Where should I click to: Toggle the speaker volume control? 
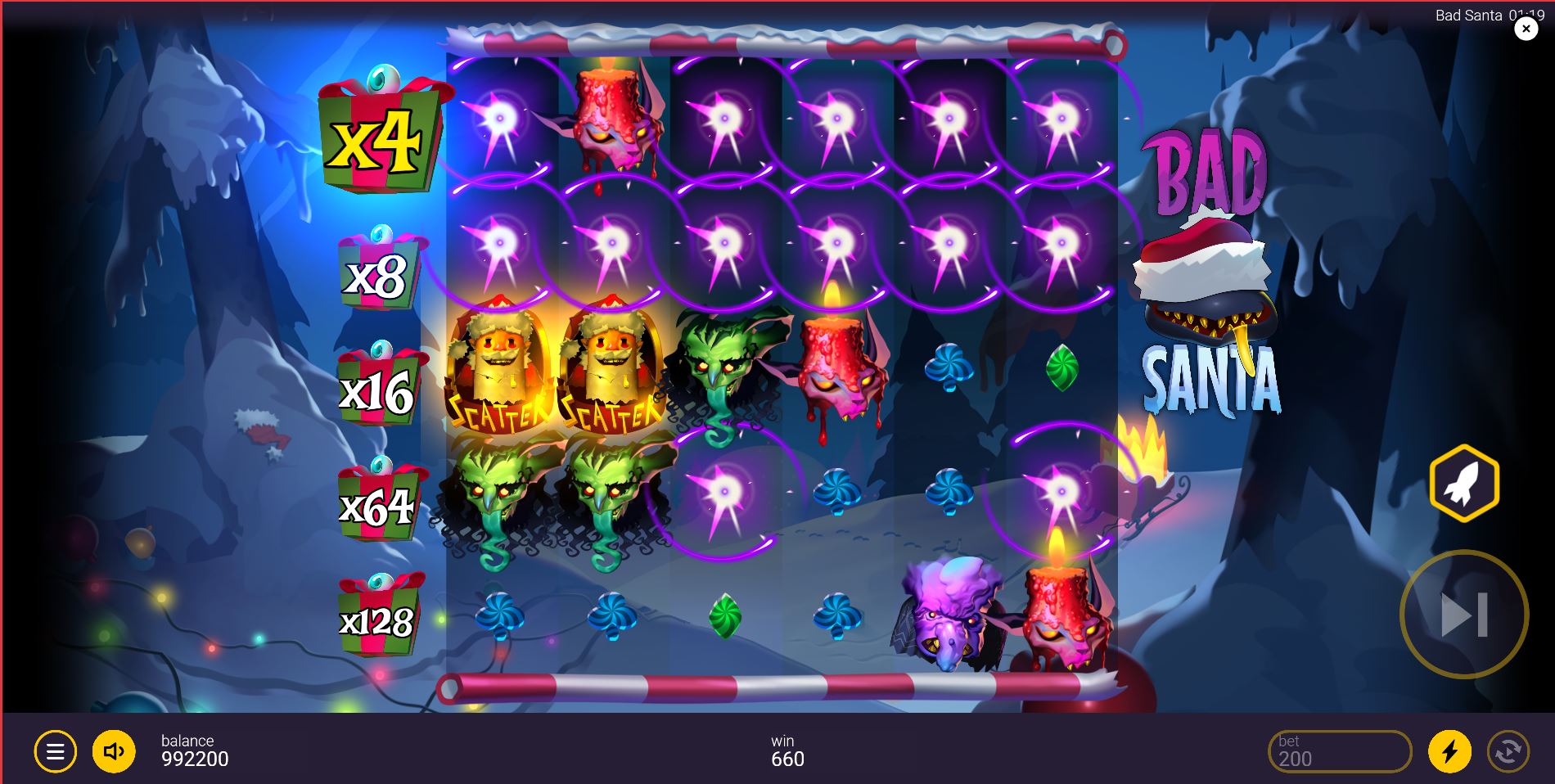[113, 750]
